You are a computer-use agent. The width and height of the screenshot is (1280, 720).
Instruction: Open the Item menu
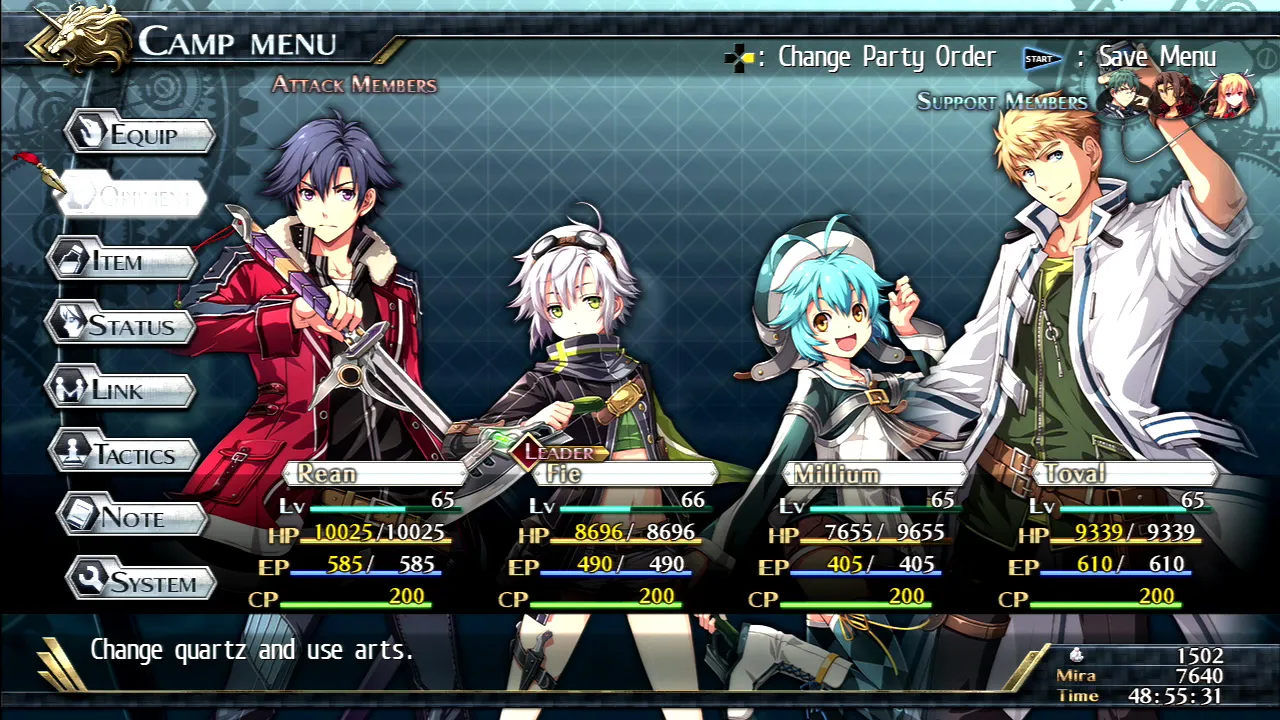[x=122, y=261]
